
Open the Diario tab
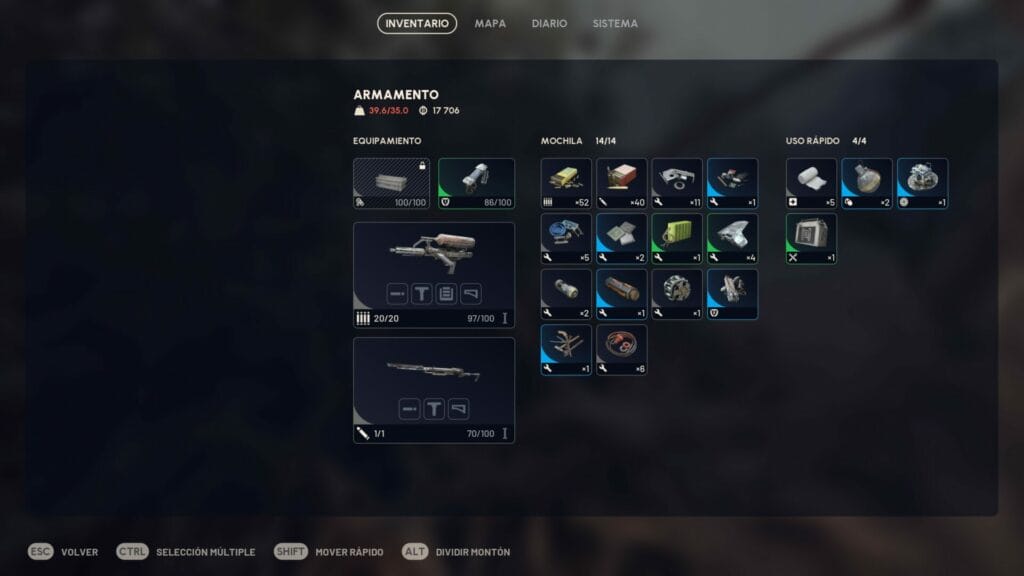click(549, 23)
